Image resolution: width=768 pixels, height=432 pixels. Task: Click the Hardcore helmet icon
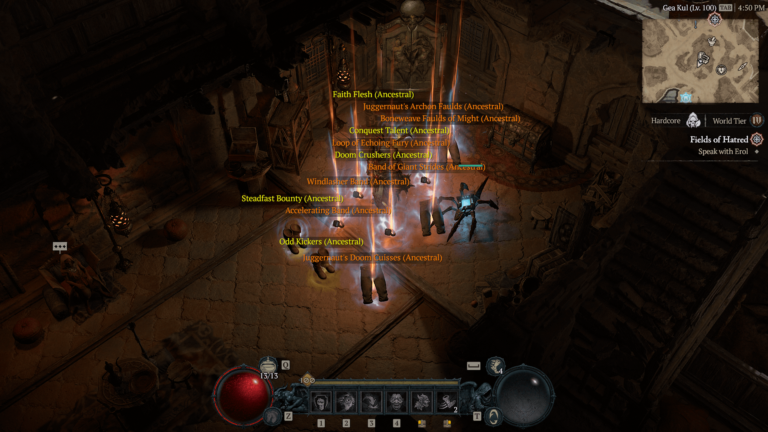693,121
